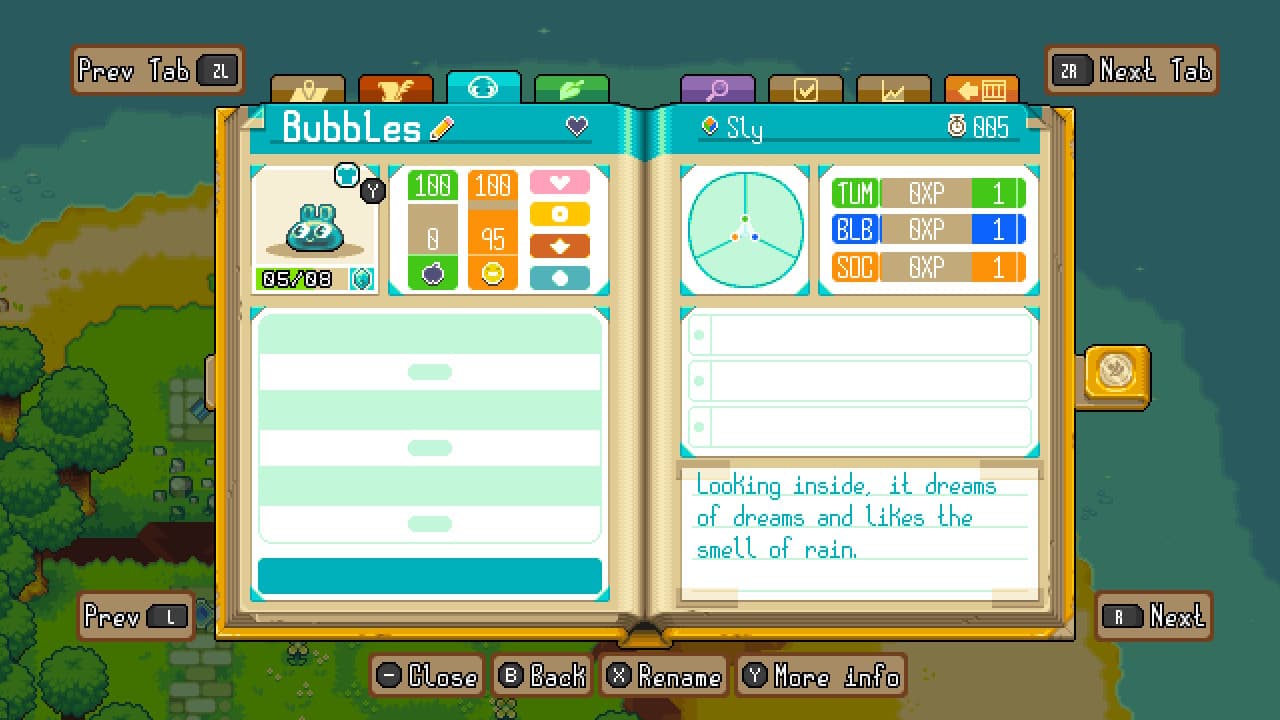1280x720 pixels.
Task: Switch to the orange scroll tab
Action: (x=395, y=89)
